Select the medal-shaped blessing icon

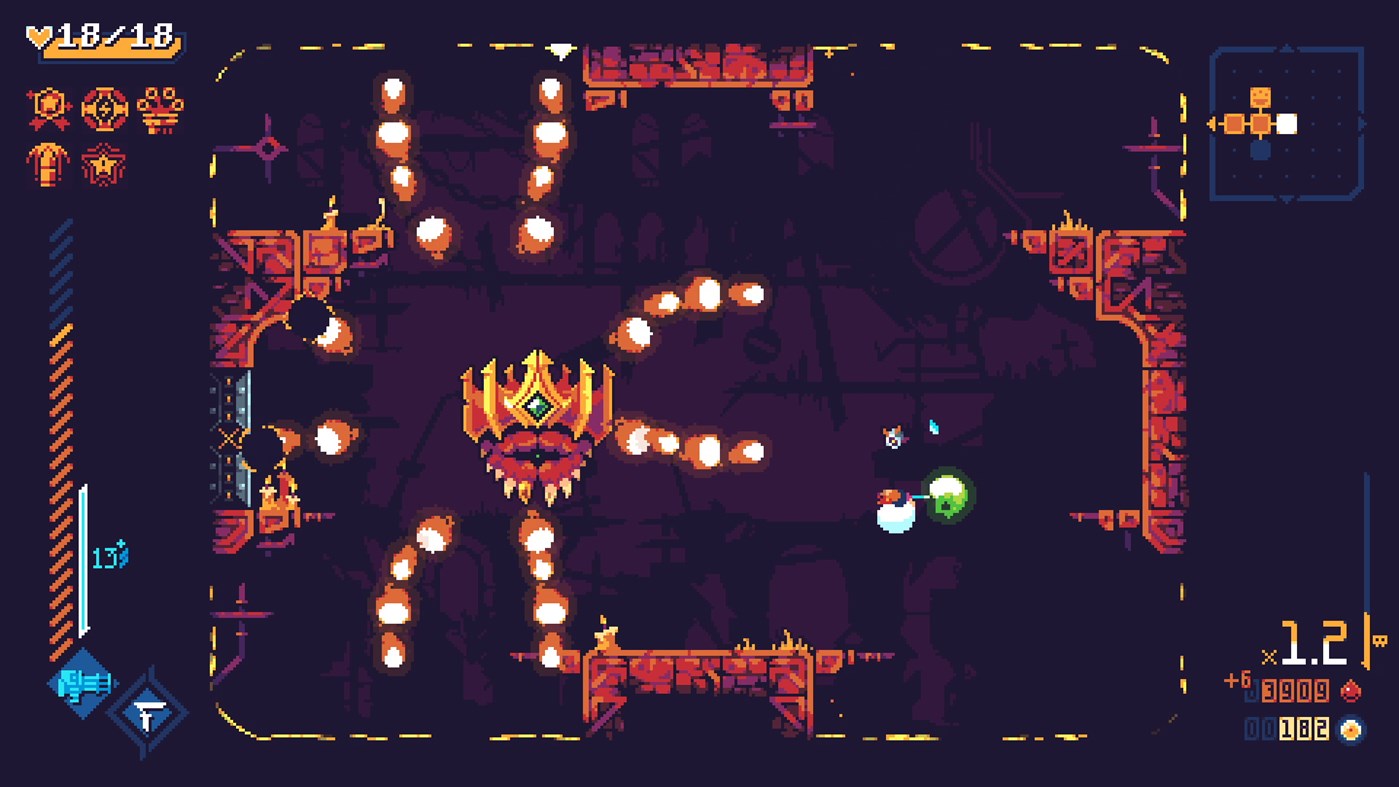pyautogui.click(x=47, y=104)
